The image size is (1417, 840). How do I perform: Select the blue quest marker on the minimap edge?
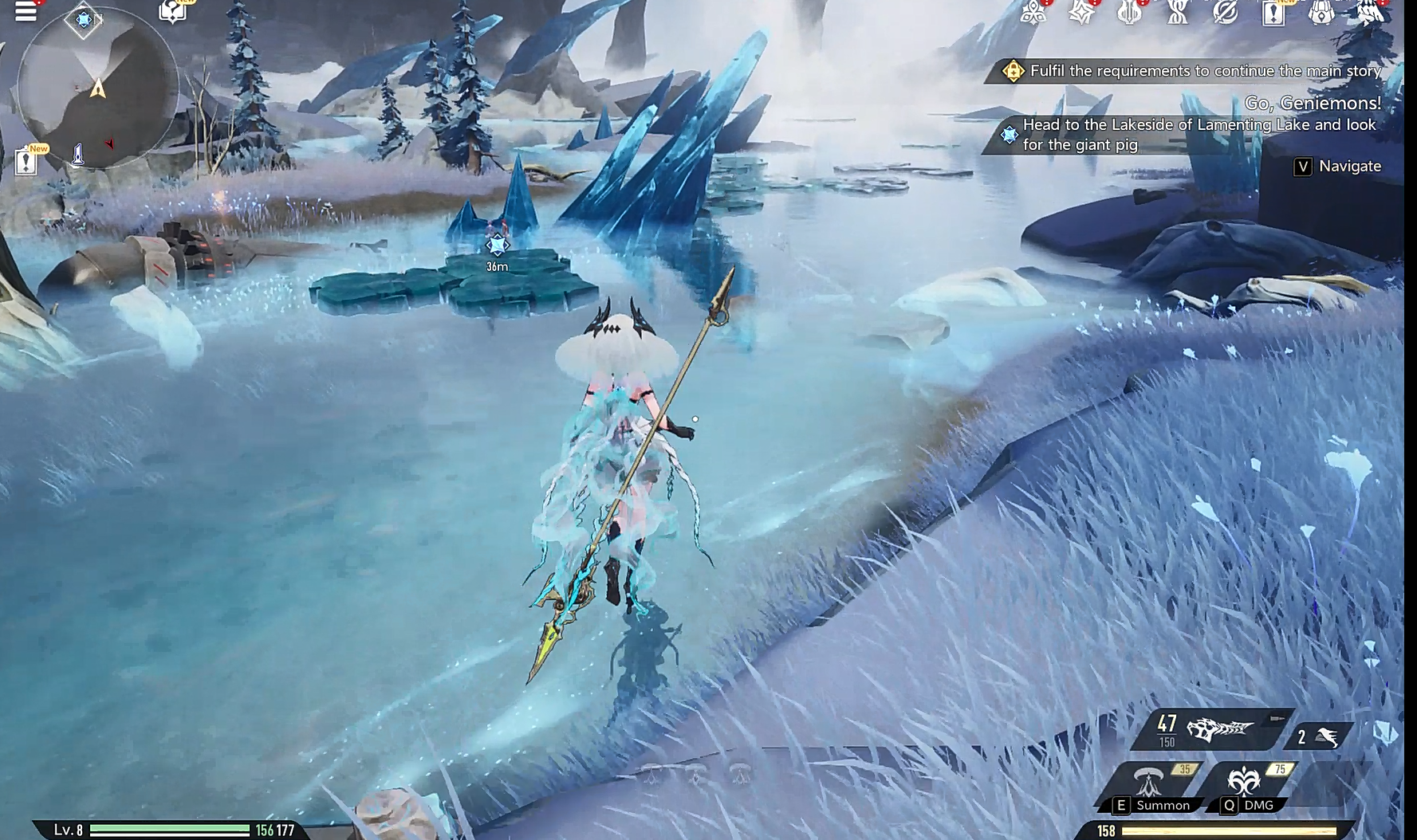[x=83, y=19]
